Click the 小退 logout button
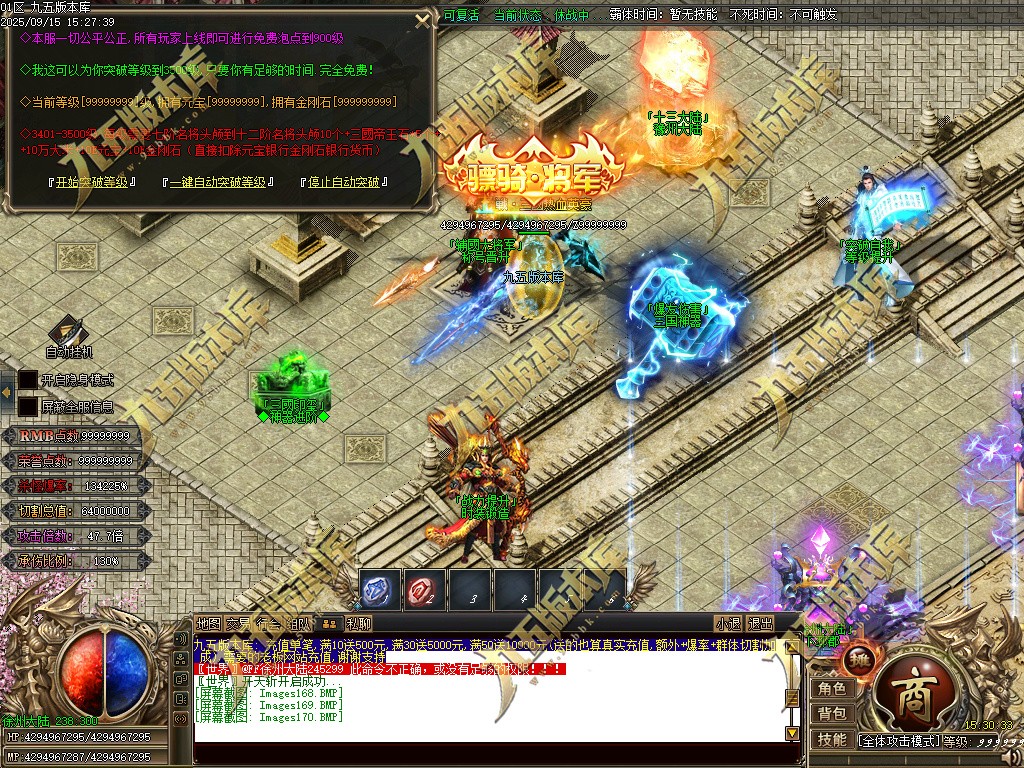Screen dimensions: 1024x768 click(x=727, y=623)
